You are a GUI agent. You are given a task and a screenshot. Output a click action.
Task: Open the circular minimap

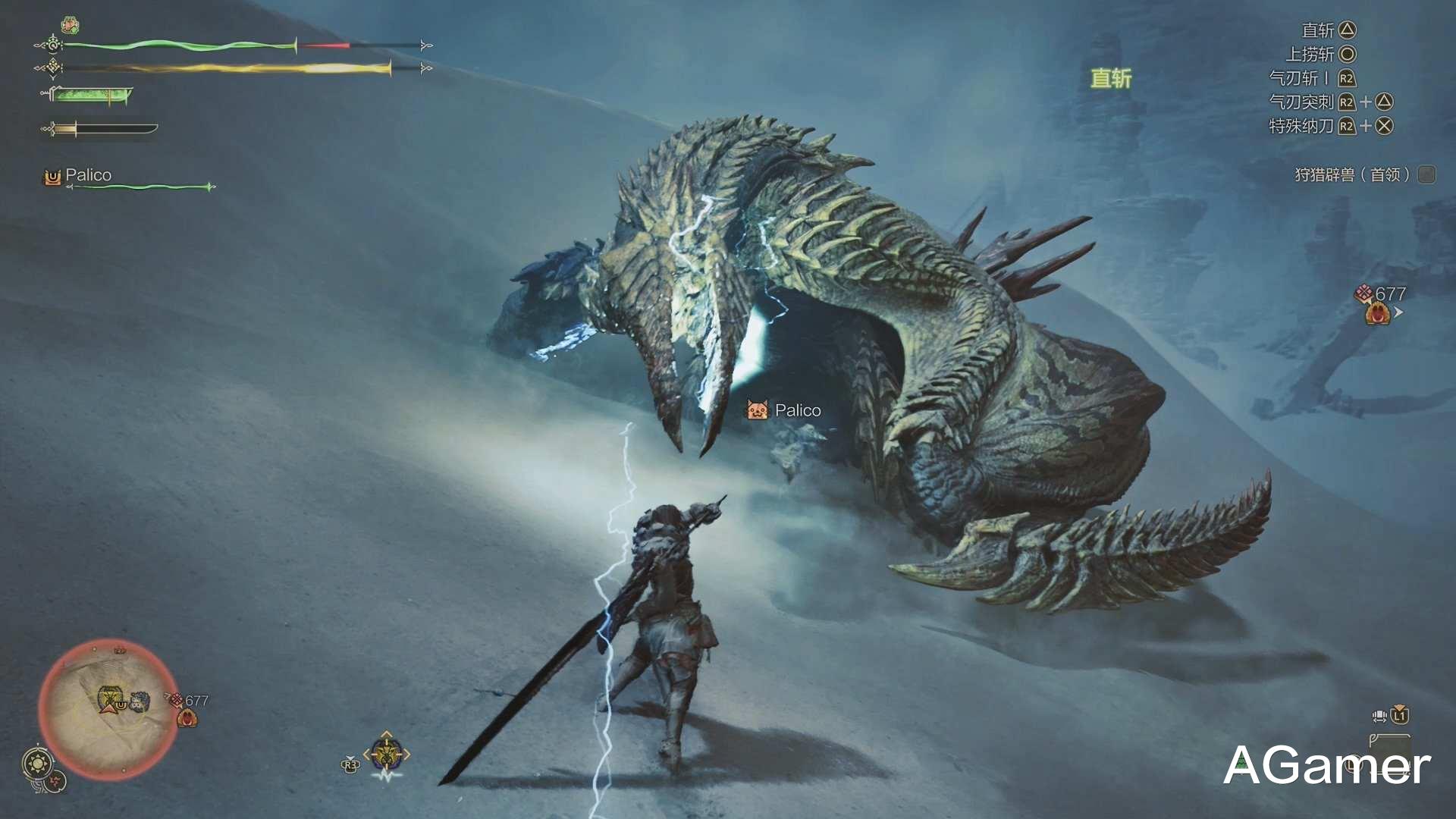click(106, 709)
